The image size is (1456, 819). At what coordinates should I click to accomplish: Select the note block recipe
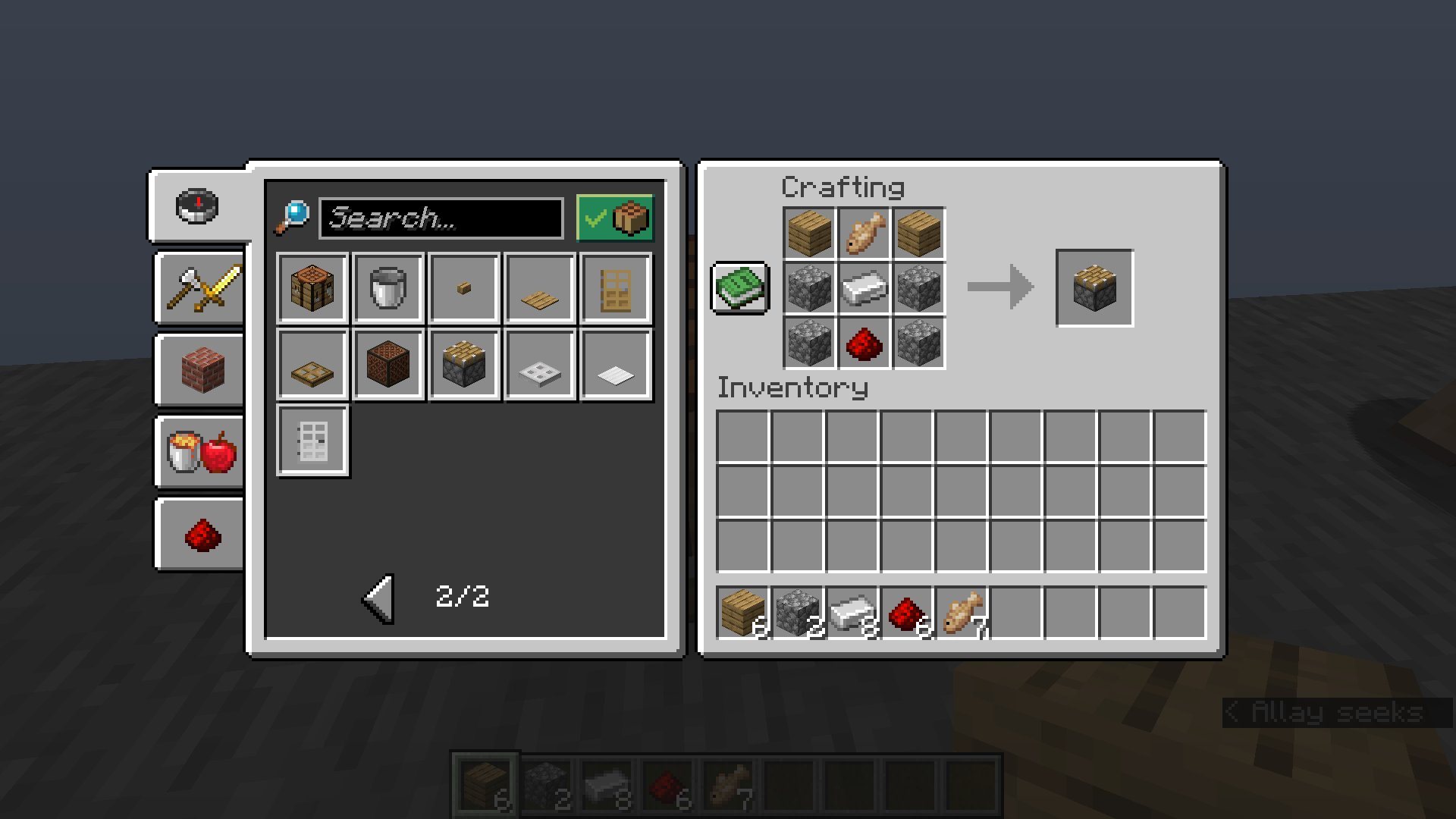point(388,365)
